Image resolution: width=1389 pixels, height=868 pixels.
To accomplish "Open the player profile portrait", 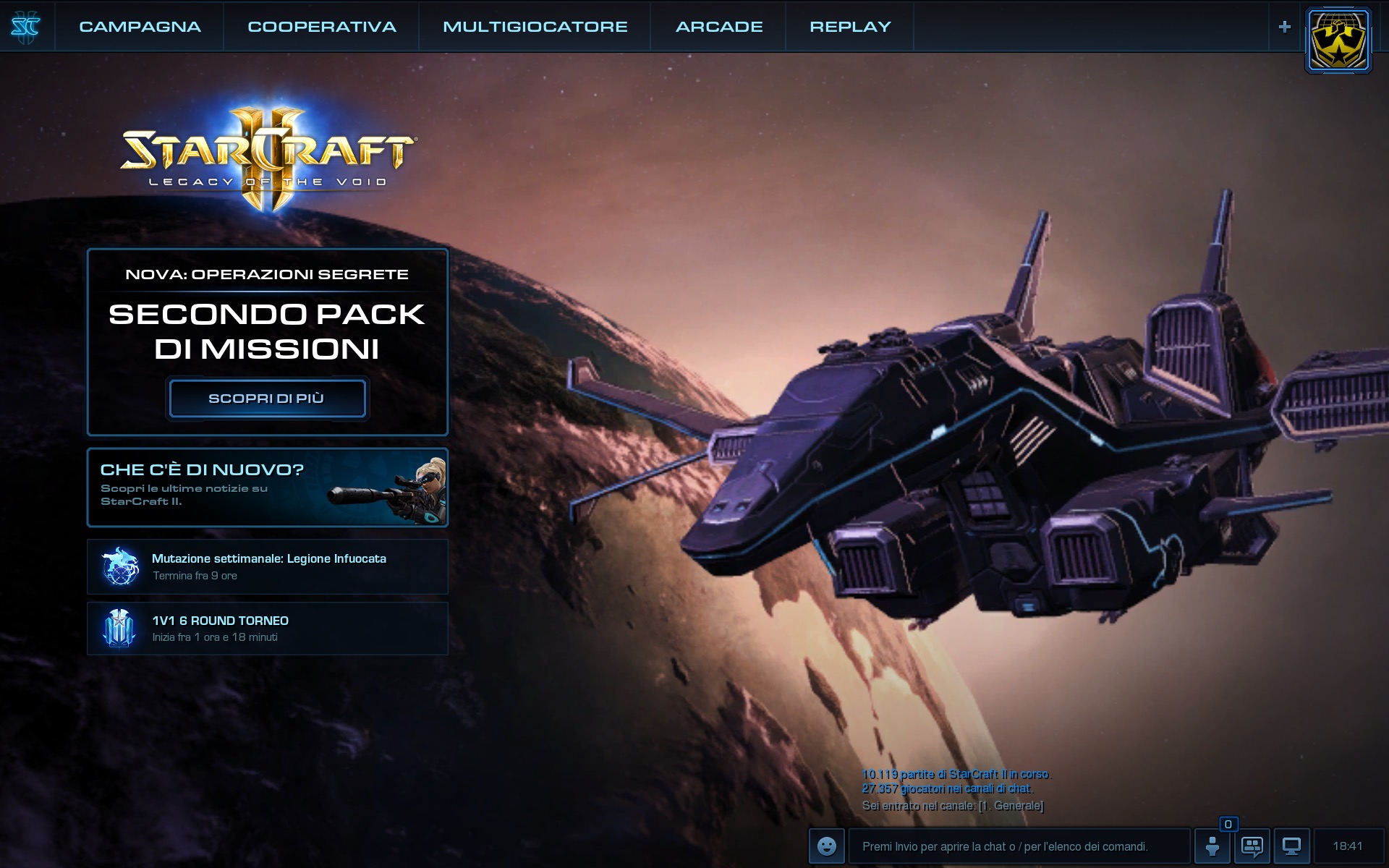I will [x=1338, y=41].
